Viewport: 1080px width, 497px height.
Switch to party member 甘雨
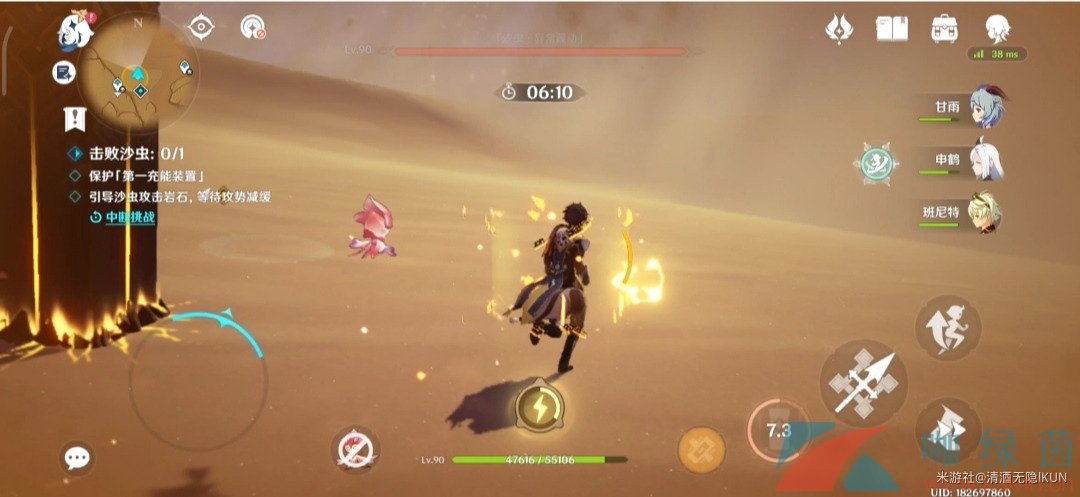click(x=985, y=107)
